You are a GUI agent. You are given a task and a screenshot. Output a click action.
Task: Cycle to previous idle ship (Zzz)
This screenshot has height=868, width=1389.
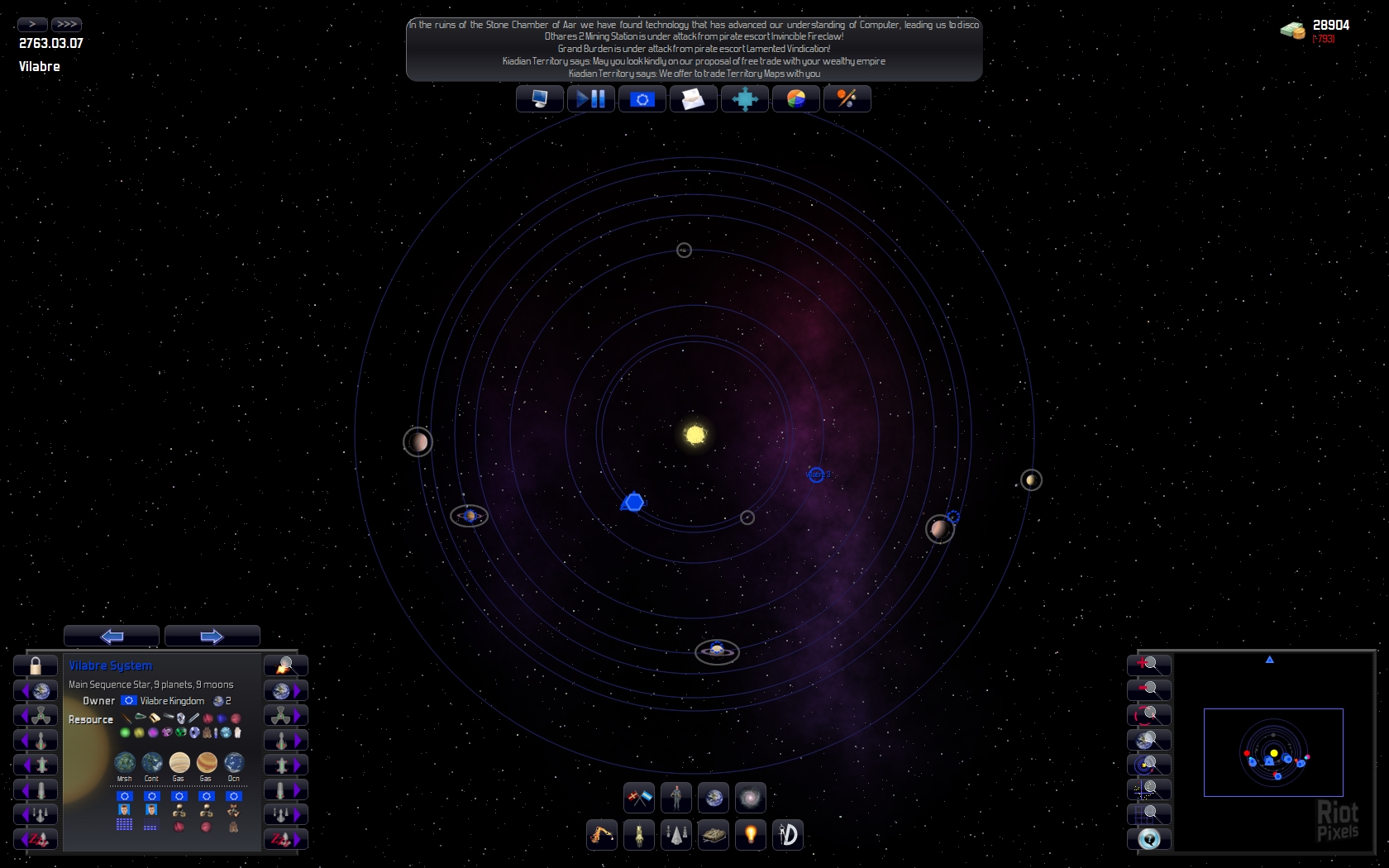35,839
